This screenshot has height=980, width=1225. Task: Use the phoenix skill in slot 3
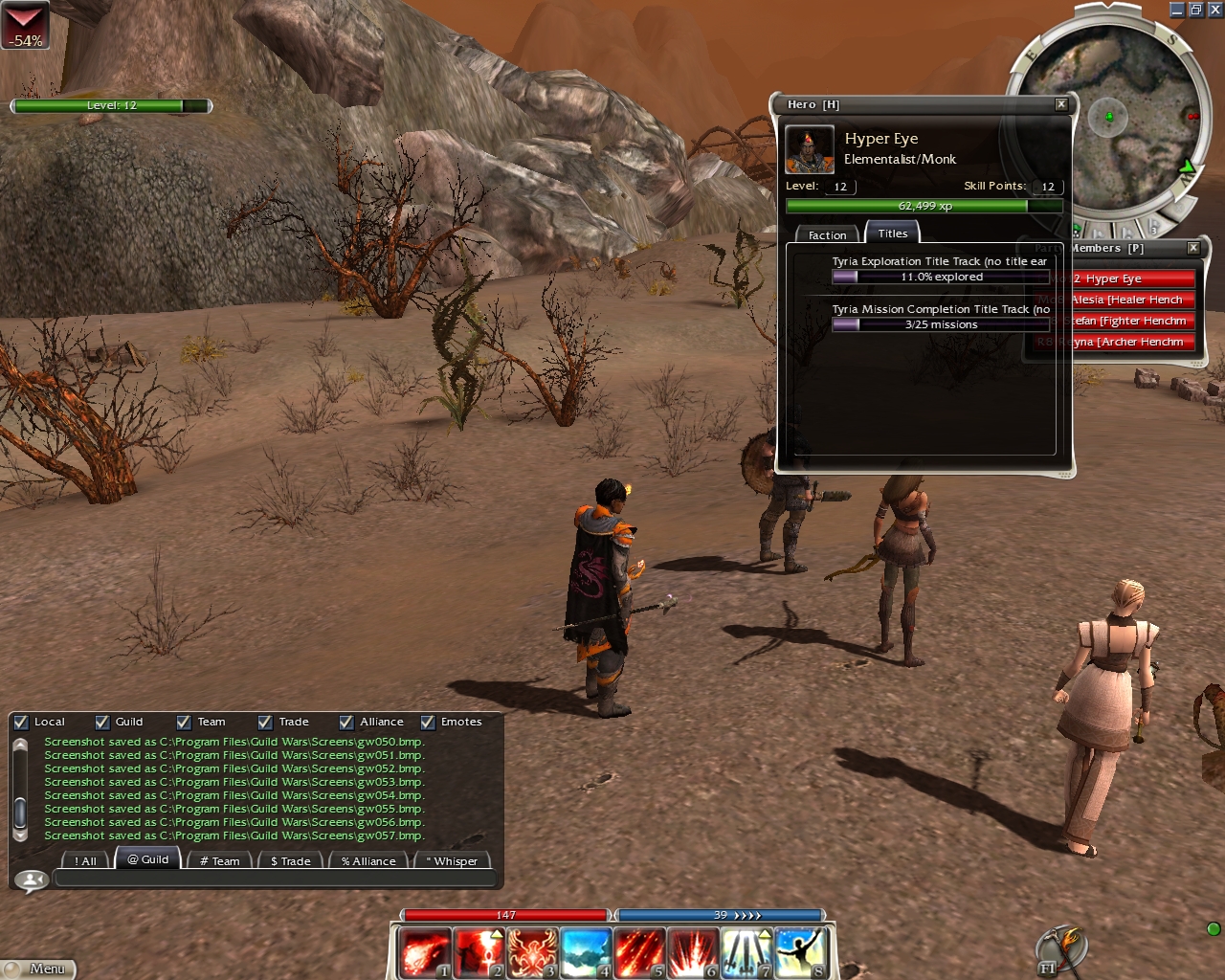(x=531, y=953)
